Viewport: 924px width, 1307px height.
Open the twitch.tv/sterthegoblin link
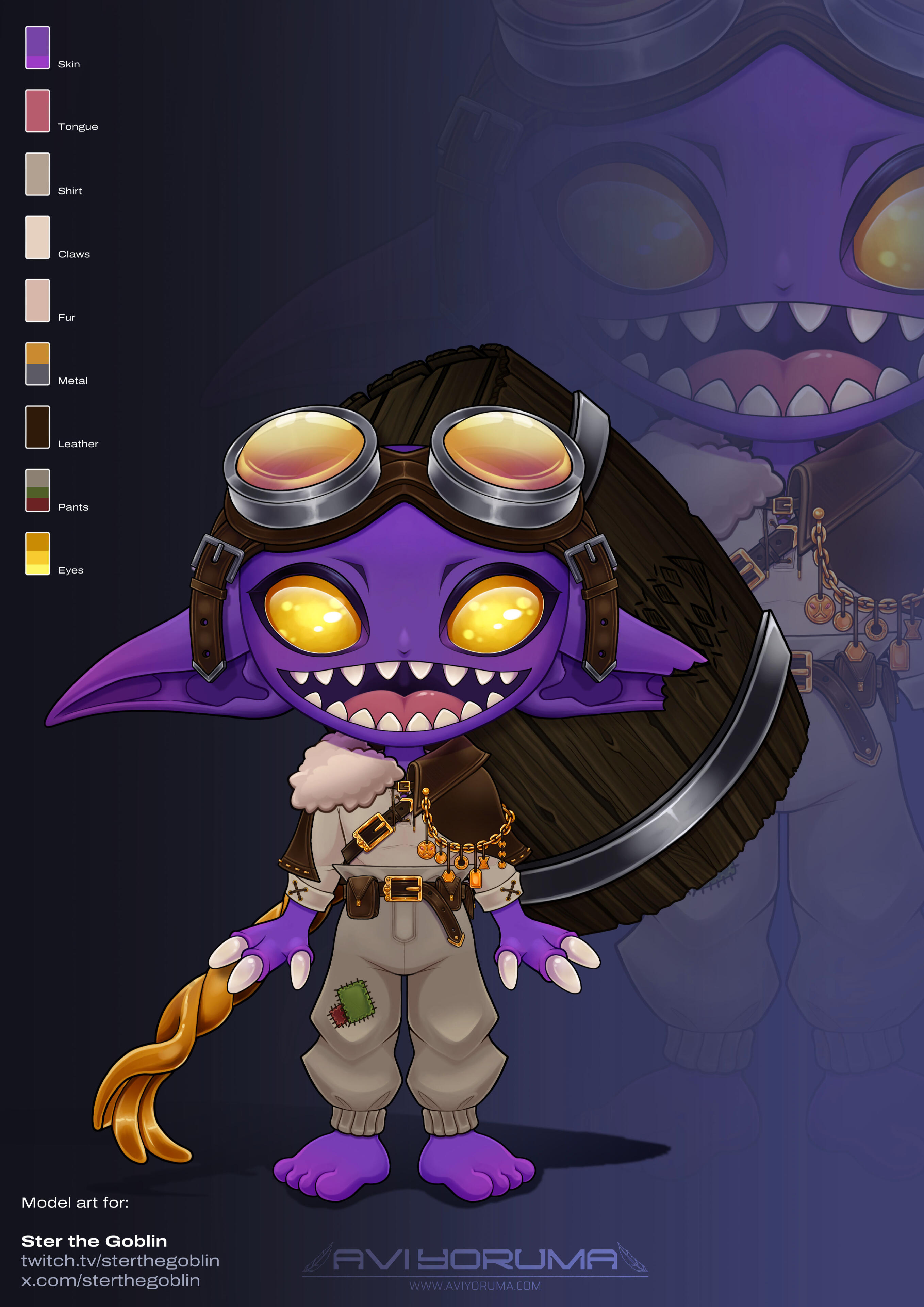pyautogui.click(x=121, y=1261)
